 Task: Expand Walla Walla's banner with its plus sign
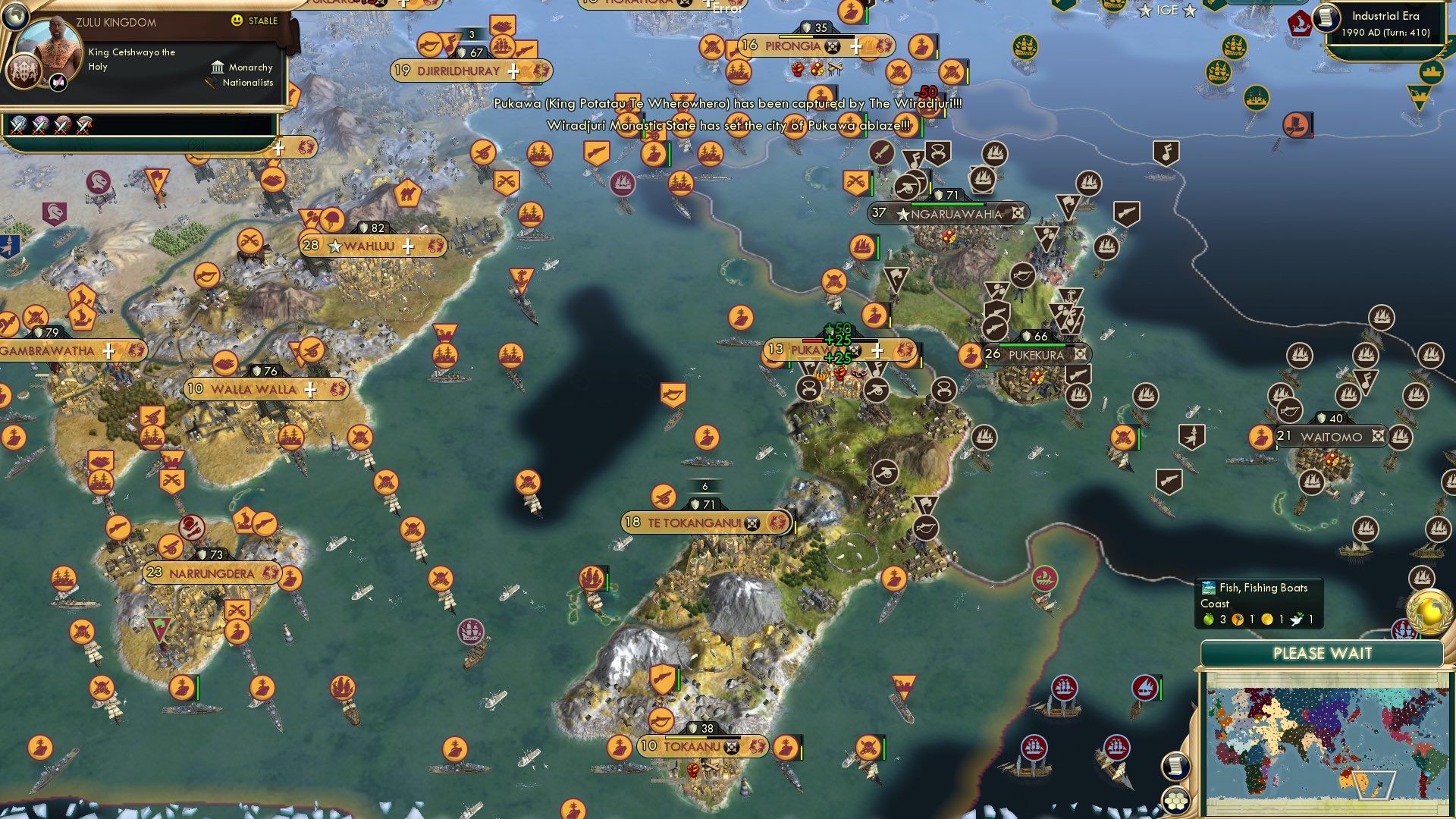(x=309, y=389)
